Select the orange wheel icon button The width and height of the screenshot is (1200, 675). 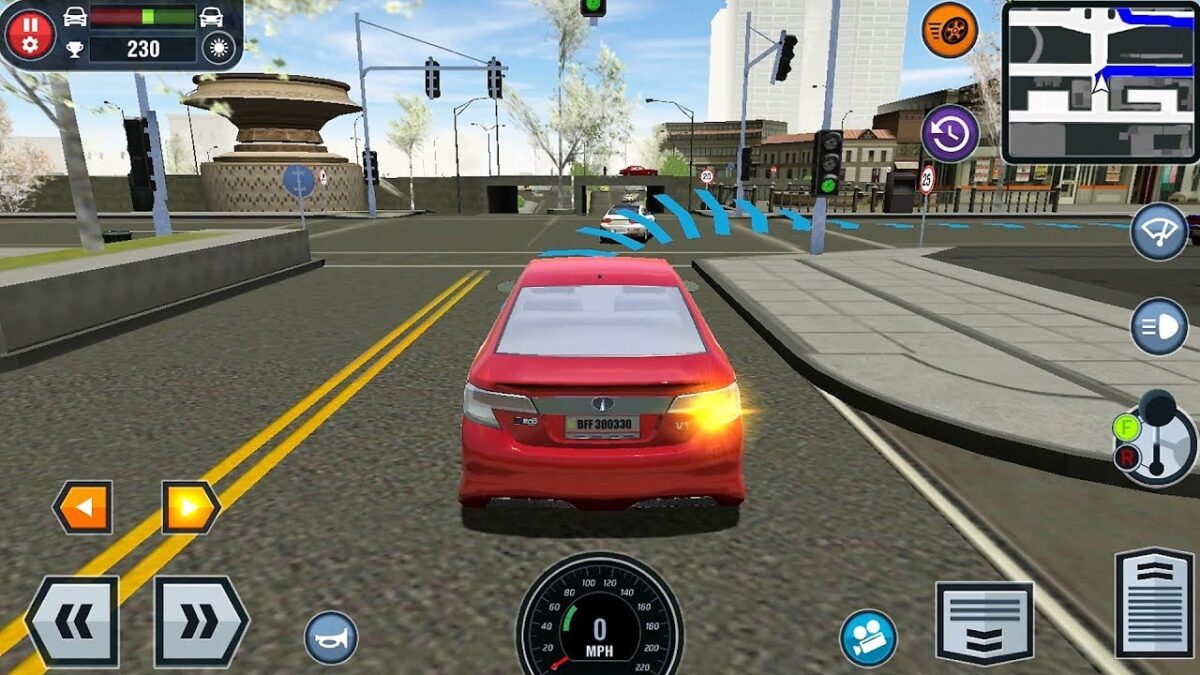click(949, 30)
